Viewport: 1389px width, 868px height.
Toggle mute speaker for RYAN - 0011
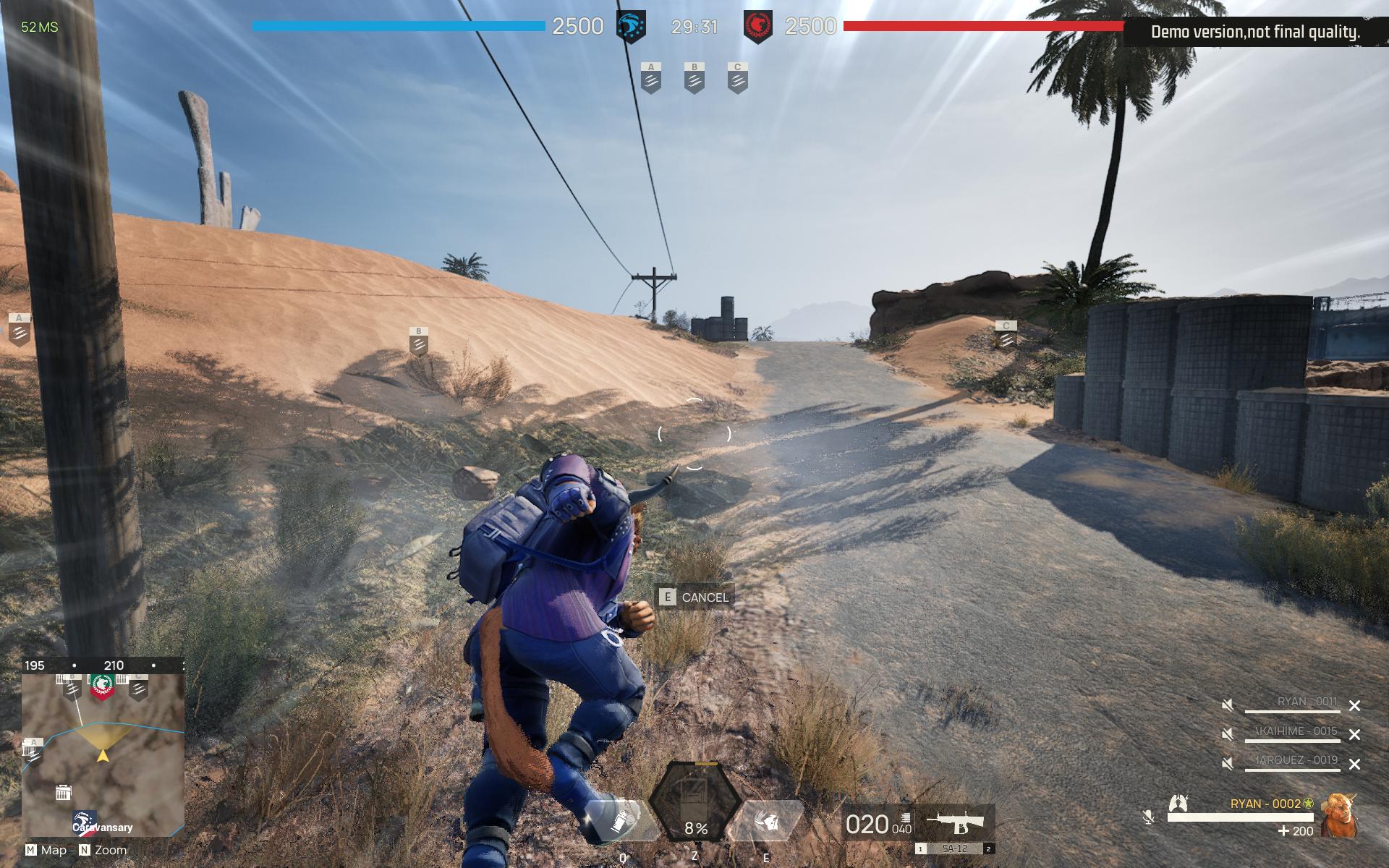(x=1228, y=705)
